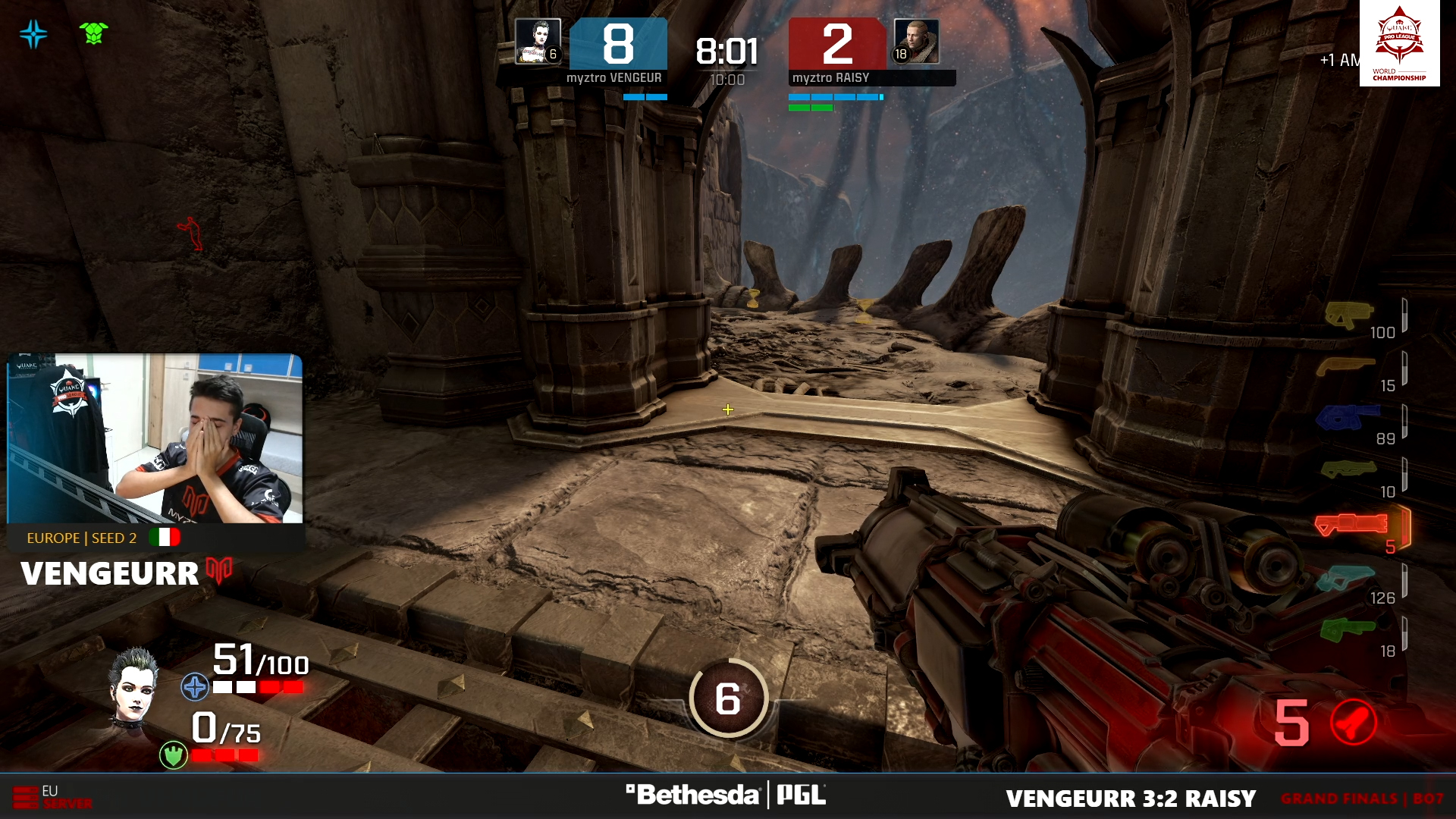Click the green armor shield icon
1456x819 pixels.
tap(174, 755)
